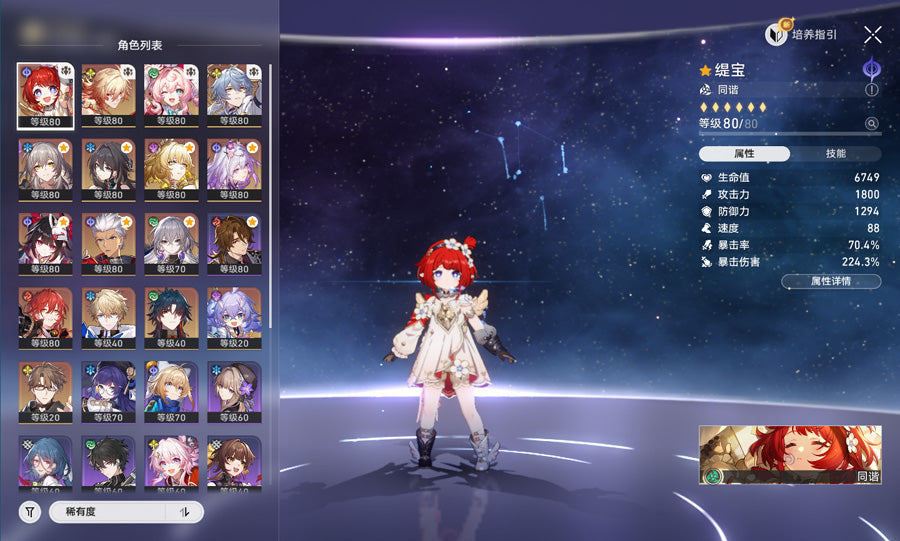
Task: Choose the glasses-wearing man at level 20
Action: click(45, 393)
